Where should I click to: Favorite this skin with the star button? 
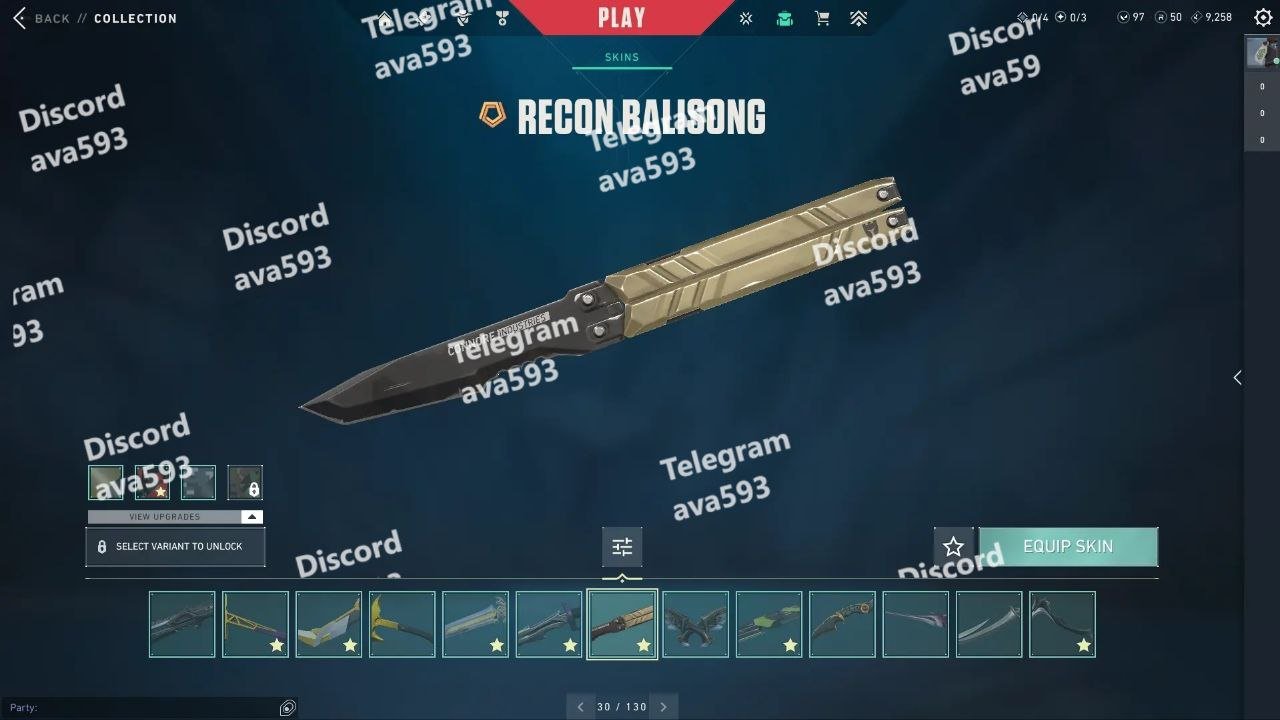pos(953,547)
